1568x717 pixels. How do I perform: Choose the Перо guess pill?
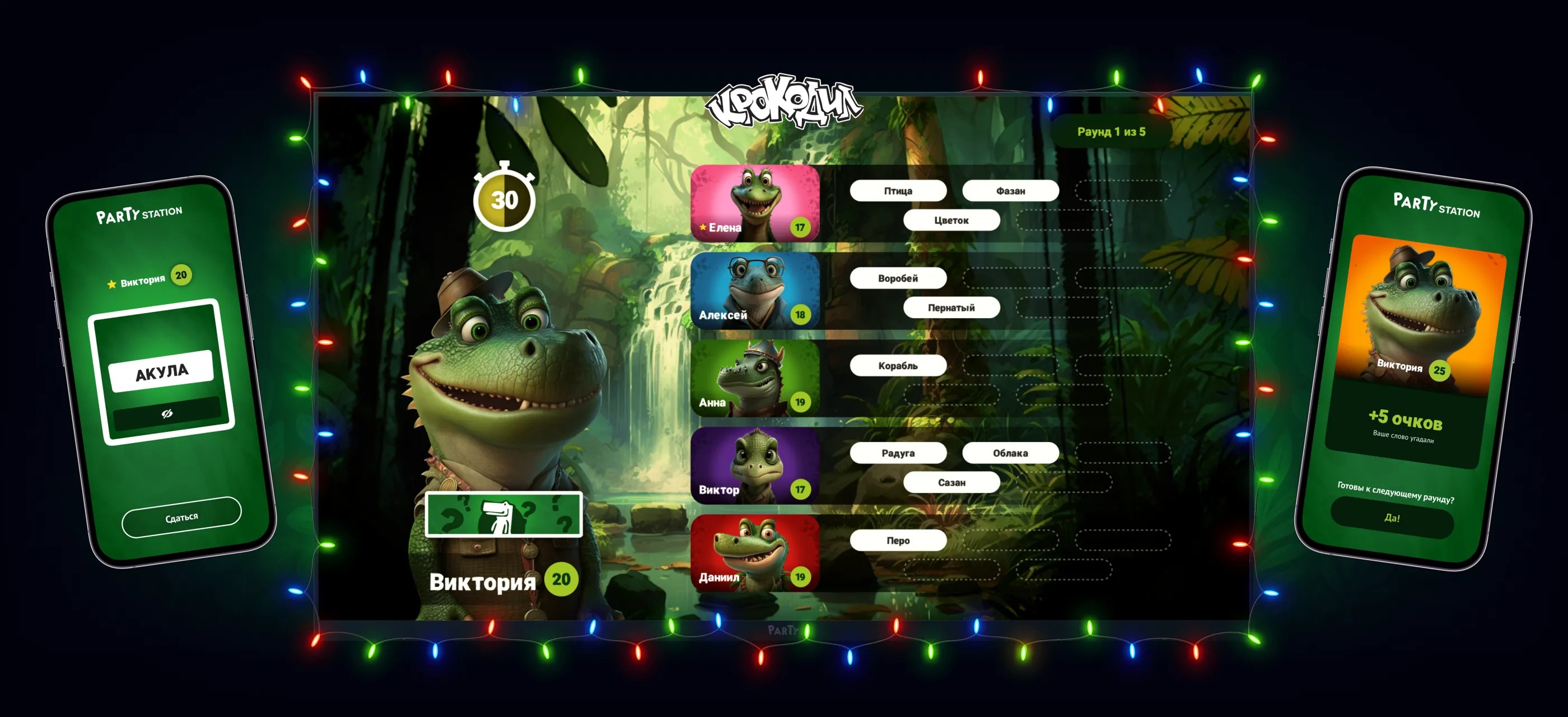pos(898,541)
